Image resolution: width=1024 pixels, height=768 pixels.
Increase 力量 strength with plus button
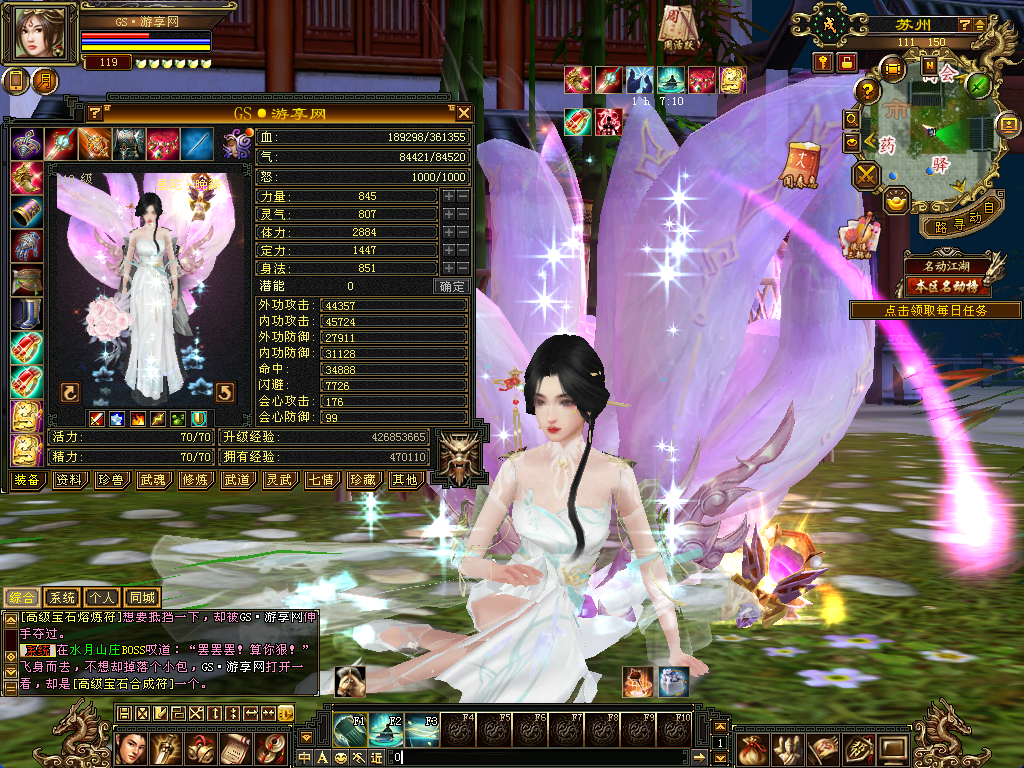click(448, 196)
